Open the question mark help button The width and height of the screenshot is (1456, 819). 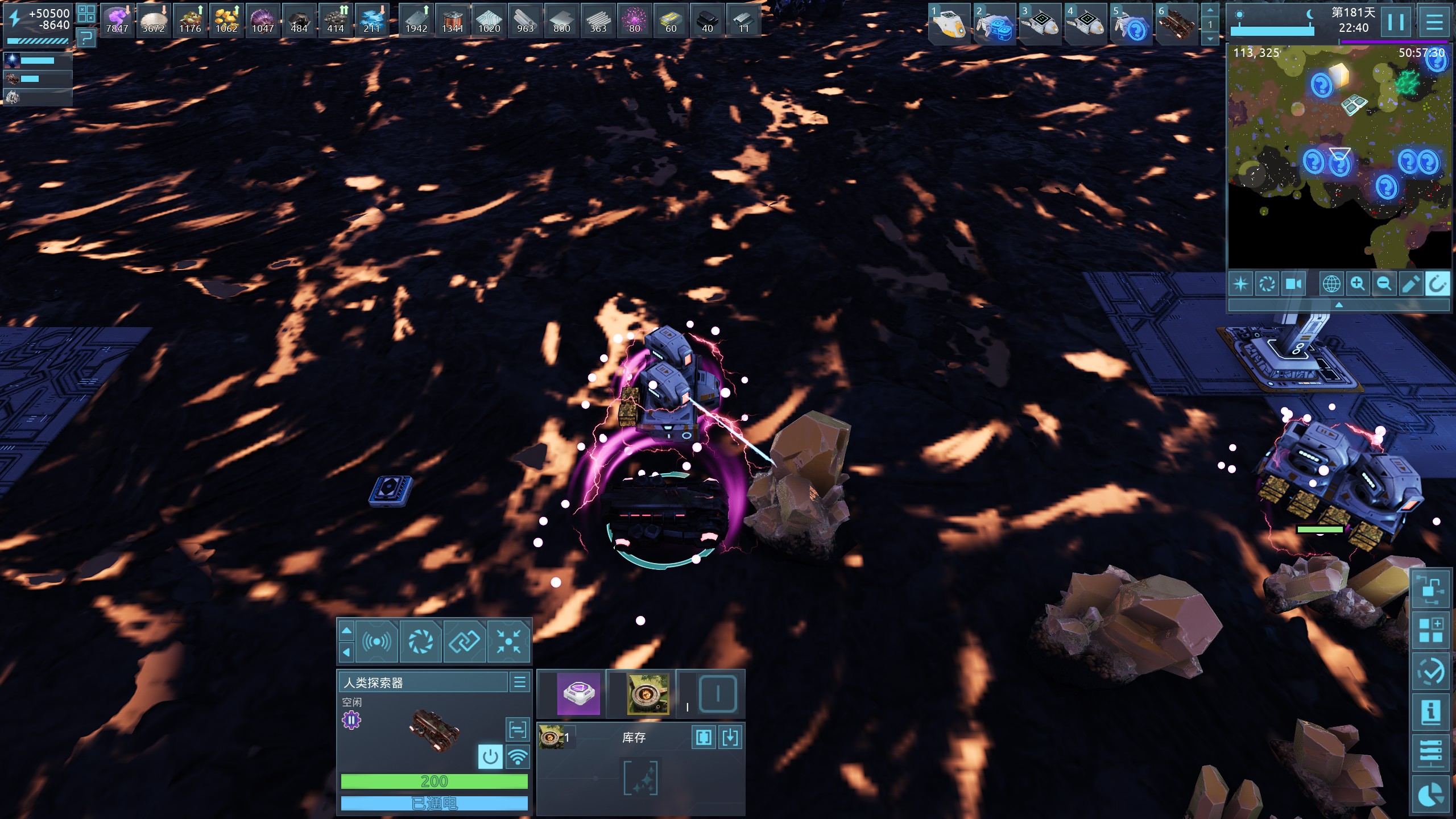(86, 39)
